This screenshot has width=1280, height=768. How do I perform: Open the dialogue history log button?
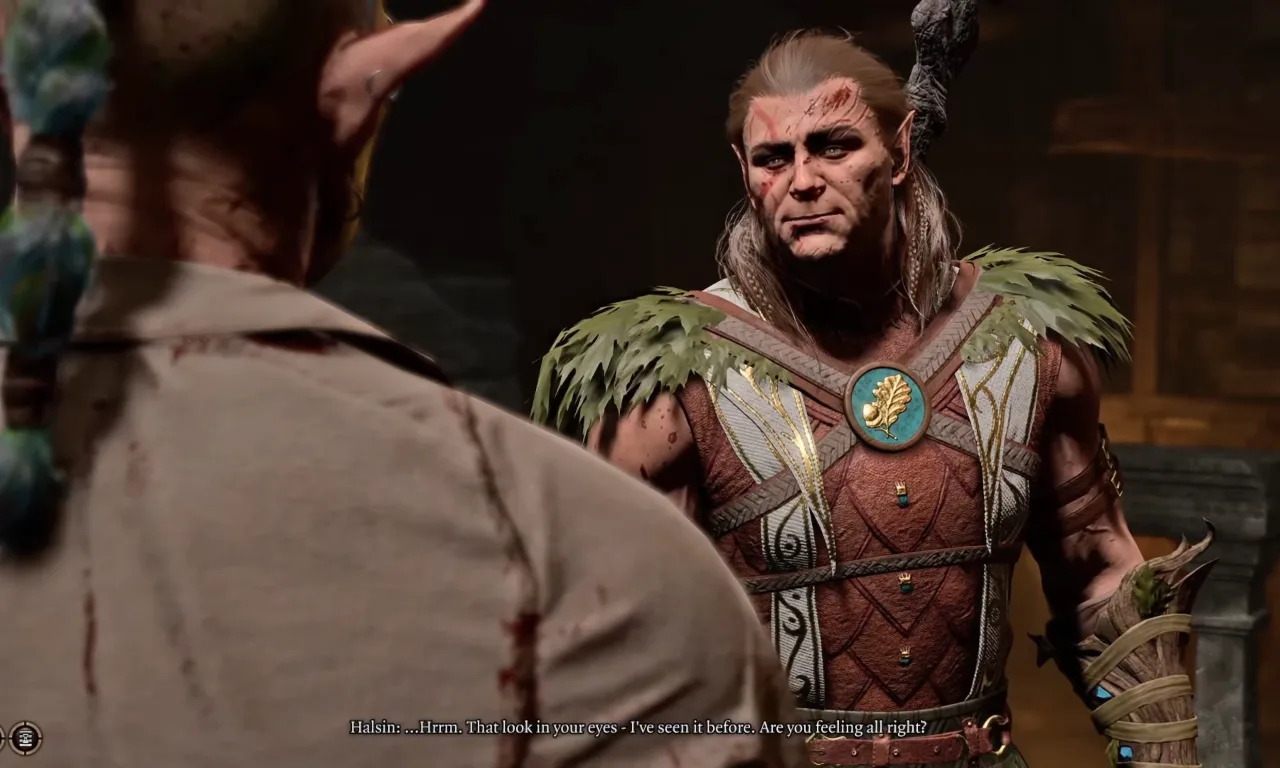click(25, 738)
